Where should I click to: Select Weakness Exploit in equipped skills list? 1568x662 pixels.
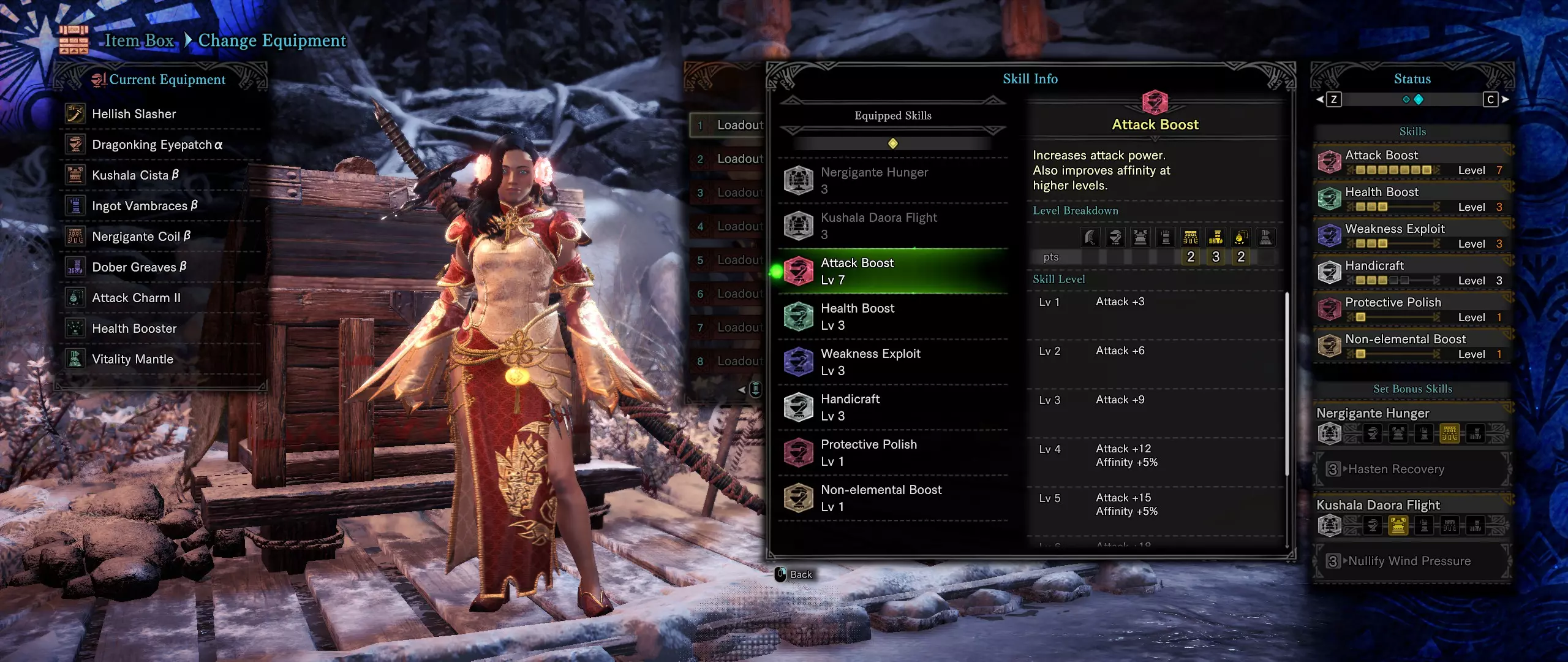pos(892,362)
